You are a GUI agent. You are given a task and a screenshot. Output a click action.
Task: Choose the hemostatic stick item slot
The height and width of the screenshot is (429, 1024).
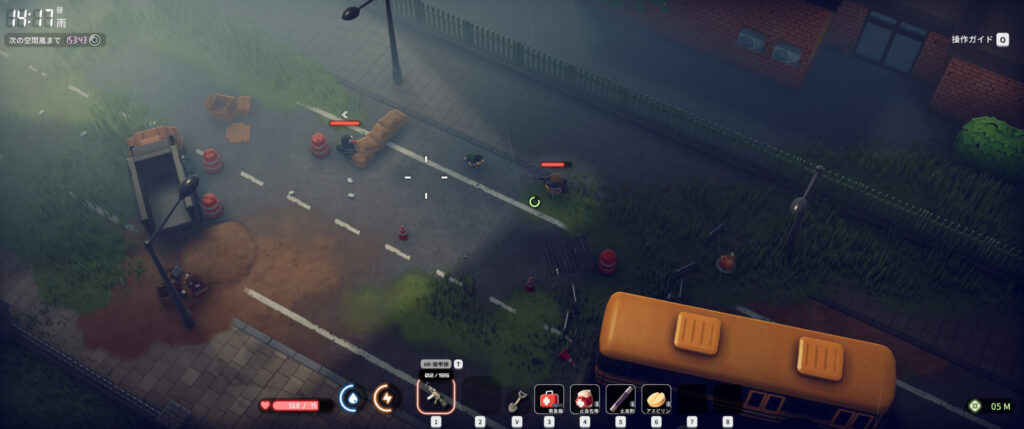(620, 399)
